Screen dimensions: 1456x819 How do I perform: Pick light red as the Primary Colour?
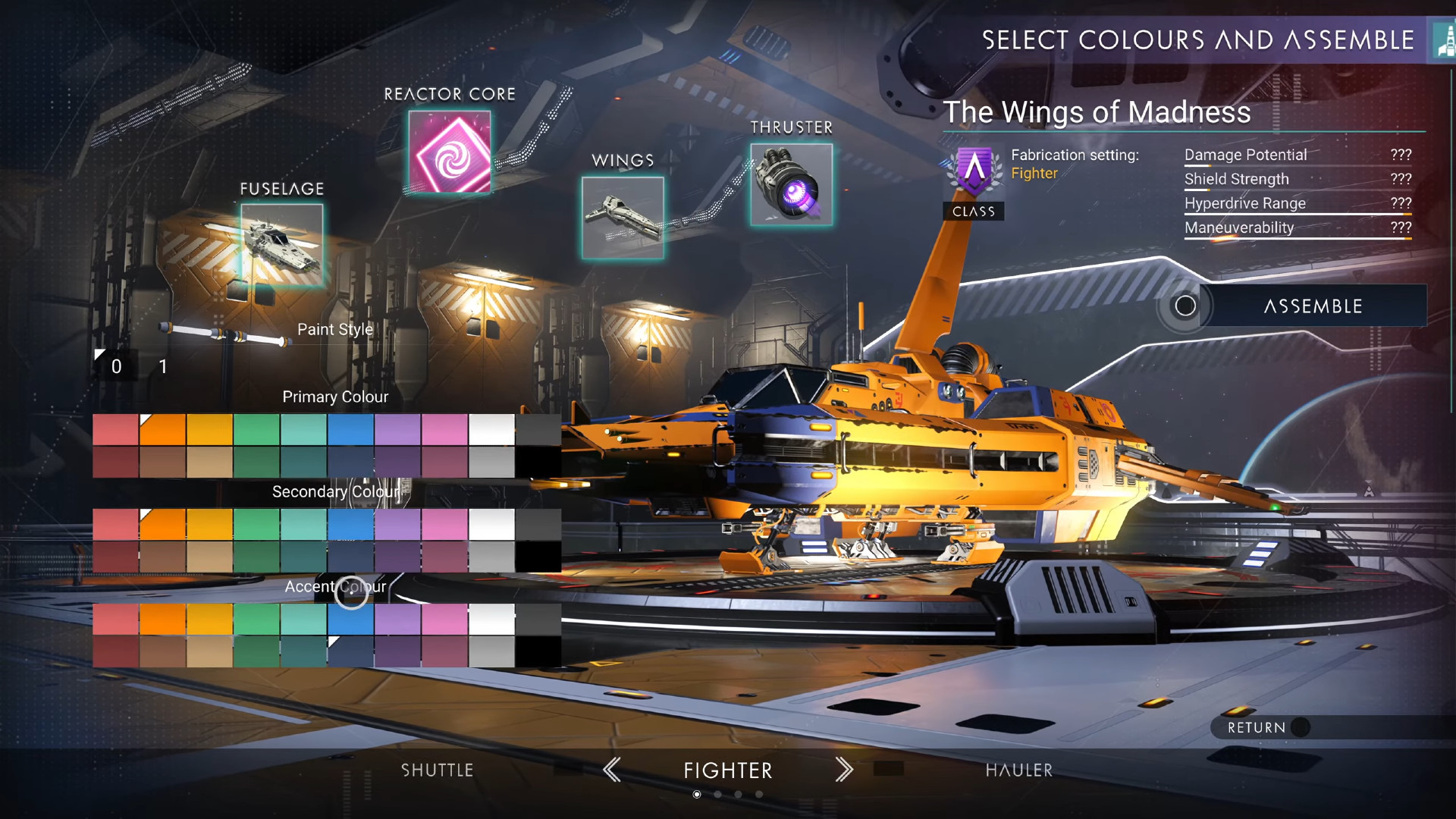point(115,429)
